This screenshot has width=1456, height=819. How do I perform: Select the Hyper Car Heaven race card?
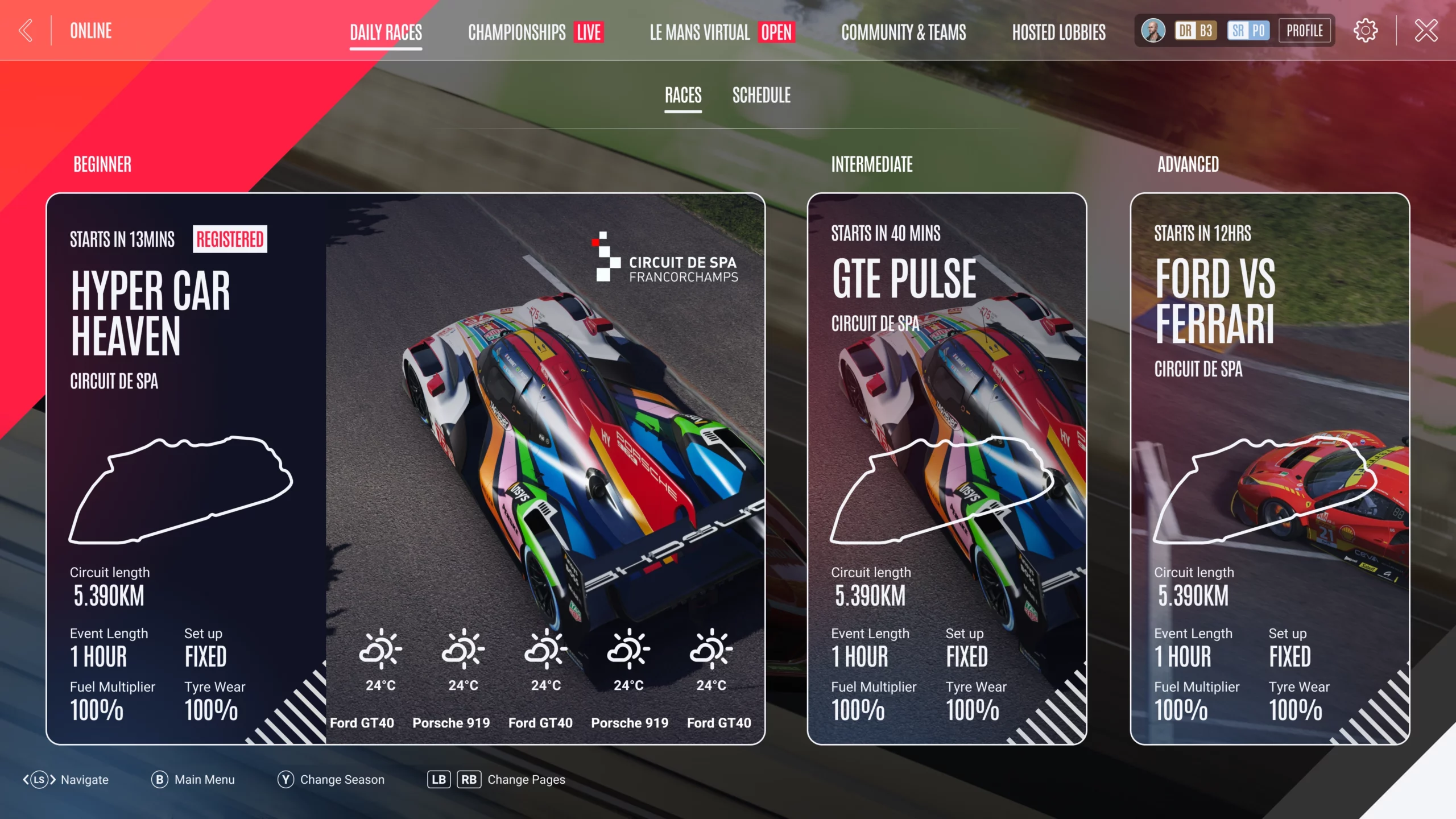coord(405,469)
